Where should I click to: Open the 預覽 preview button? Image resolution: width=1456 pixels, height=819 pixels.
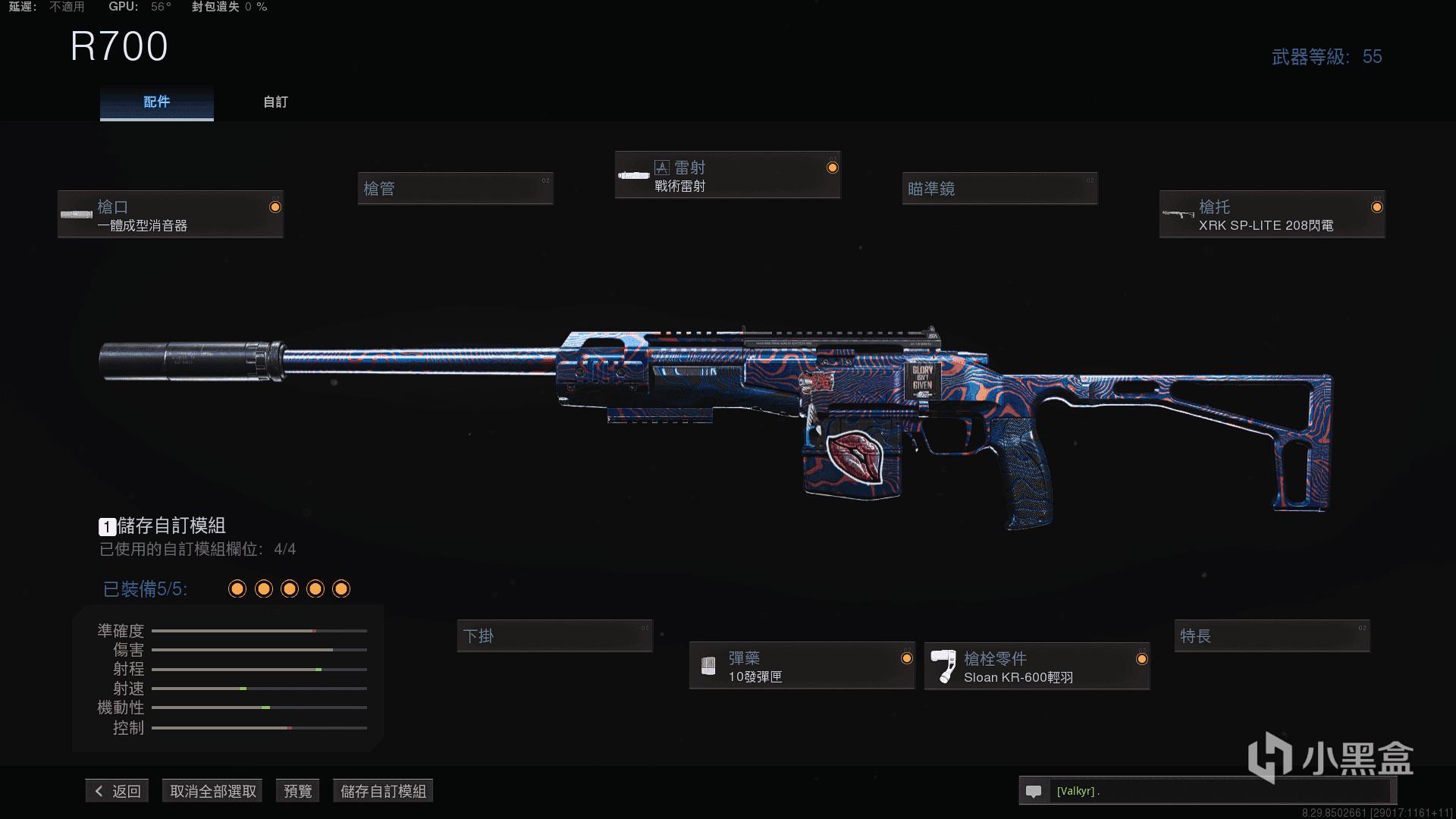point(297,791)
